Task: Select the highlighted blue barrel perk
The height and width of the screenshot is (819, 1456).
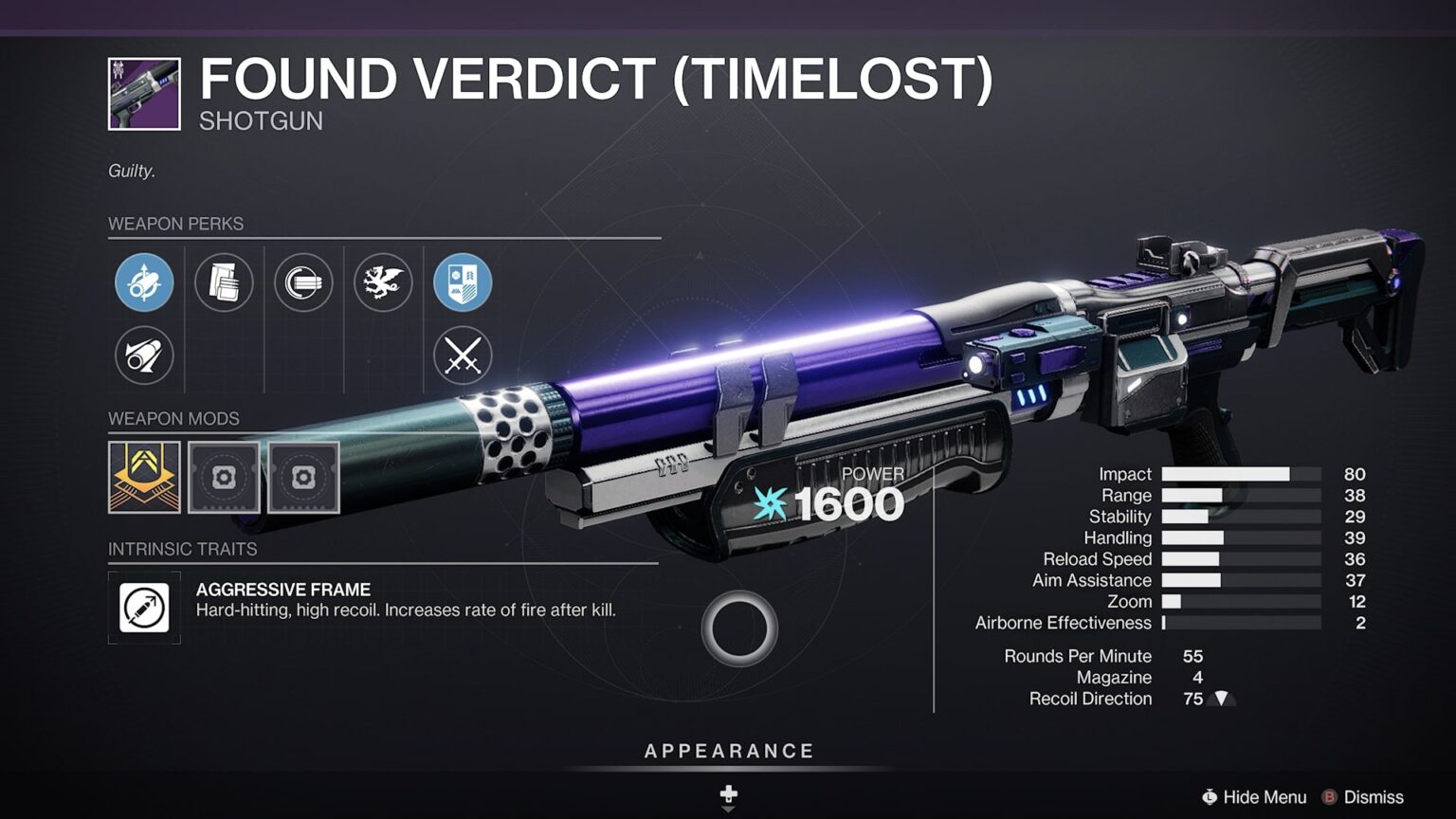Action: coord(144,282)
